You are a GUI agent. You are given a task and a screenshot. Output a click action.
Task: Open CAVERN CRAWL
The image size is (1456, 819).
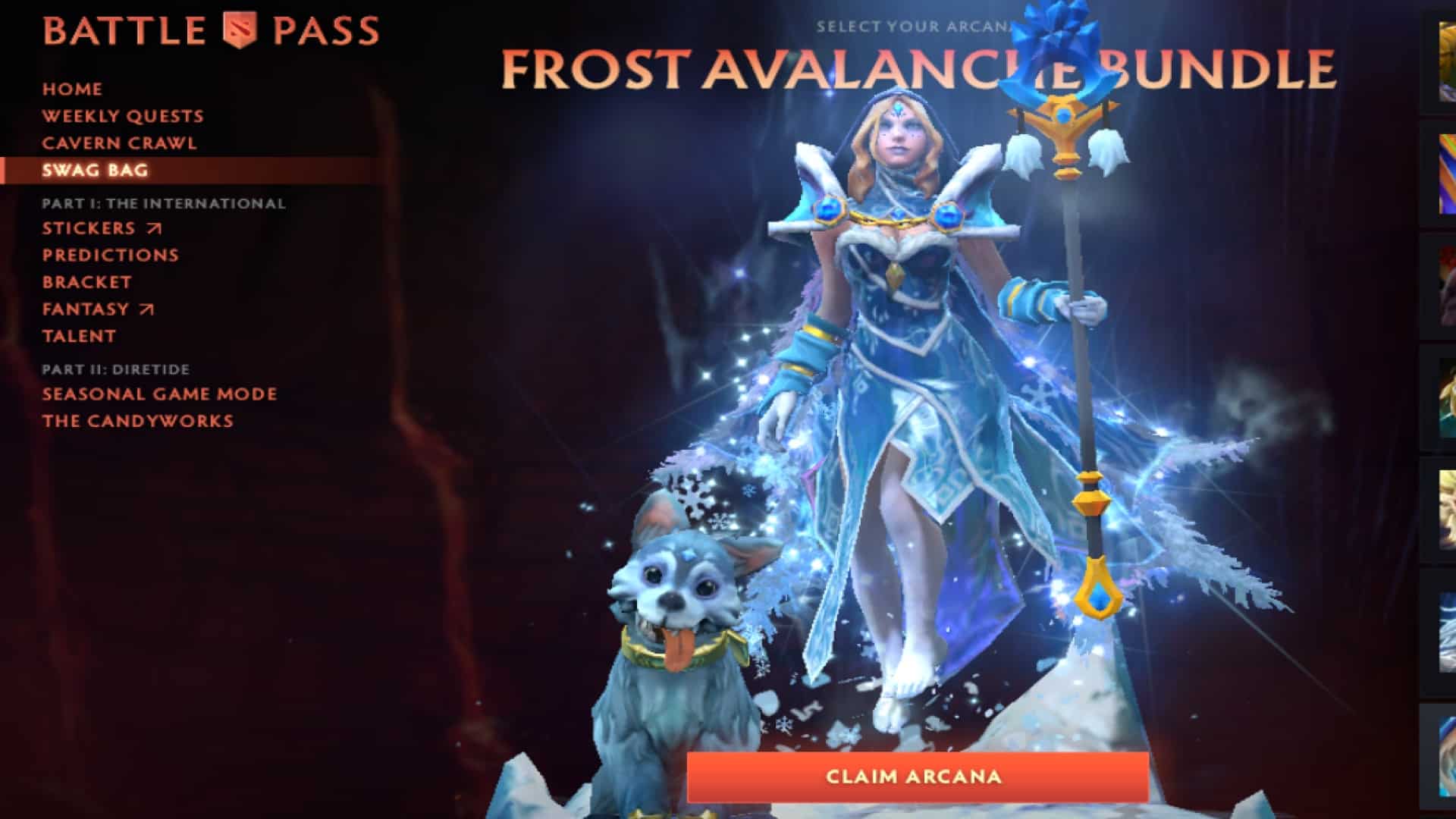click(x=121, y=143)
